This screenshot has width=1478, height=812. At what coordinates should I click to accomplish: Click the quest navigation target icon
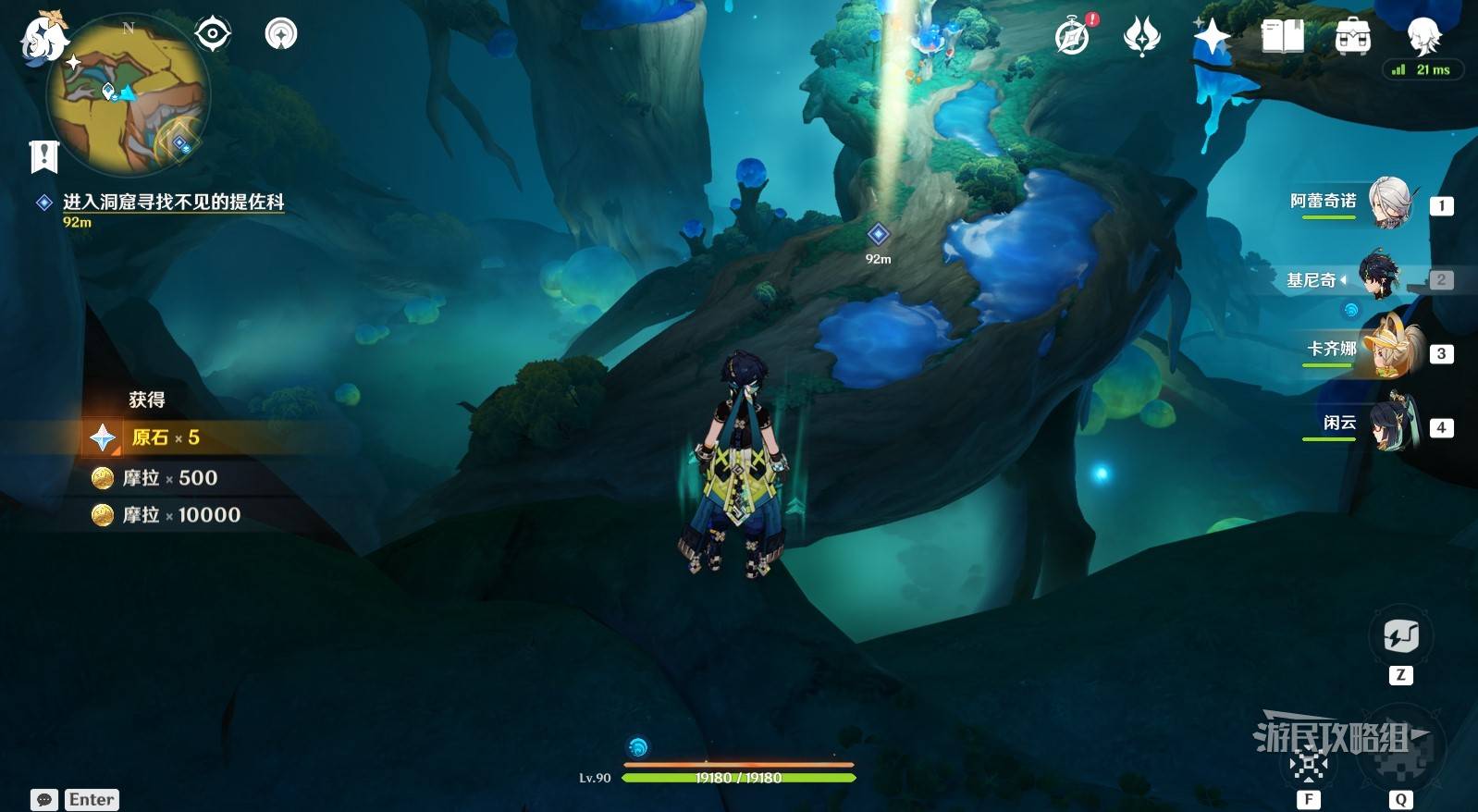212,34
